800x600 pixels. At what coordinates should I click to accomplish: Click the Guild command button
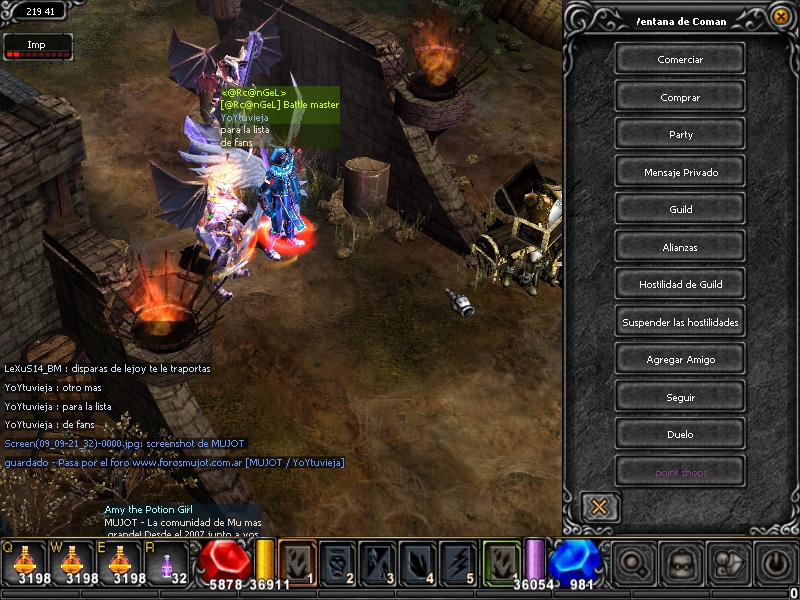(x=680, y=209)
